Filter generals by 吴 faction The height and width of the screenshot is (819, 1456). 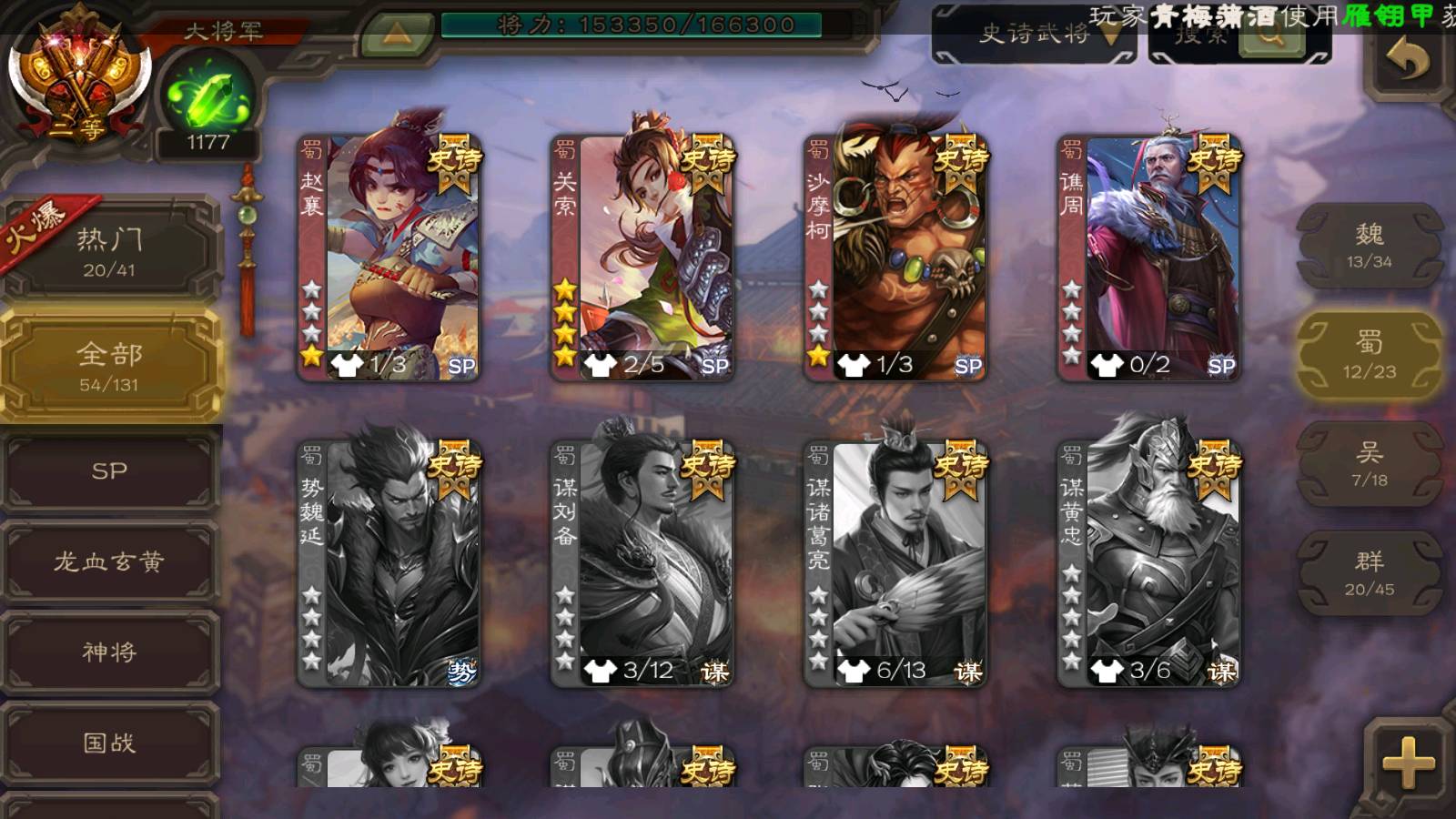pyautogui.click(x=1369, y=464)
